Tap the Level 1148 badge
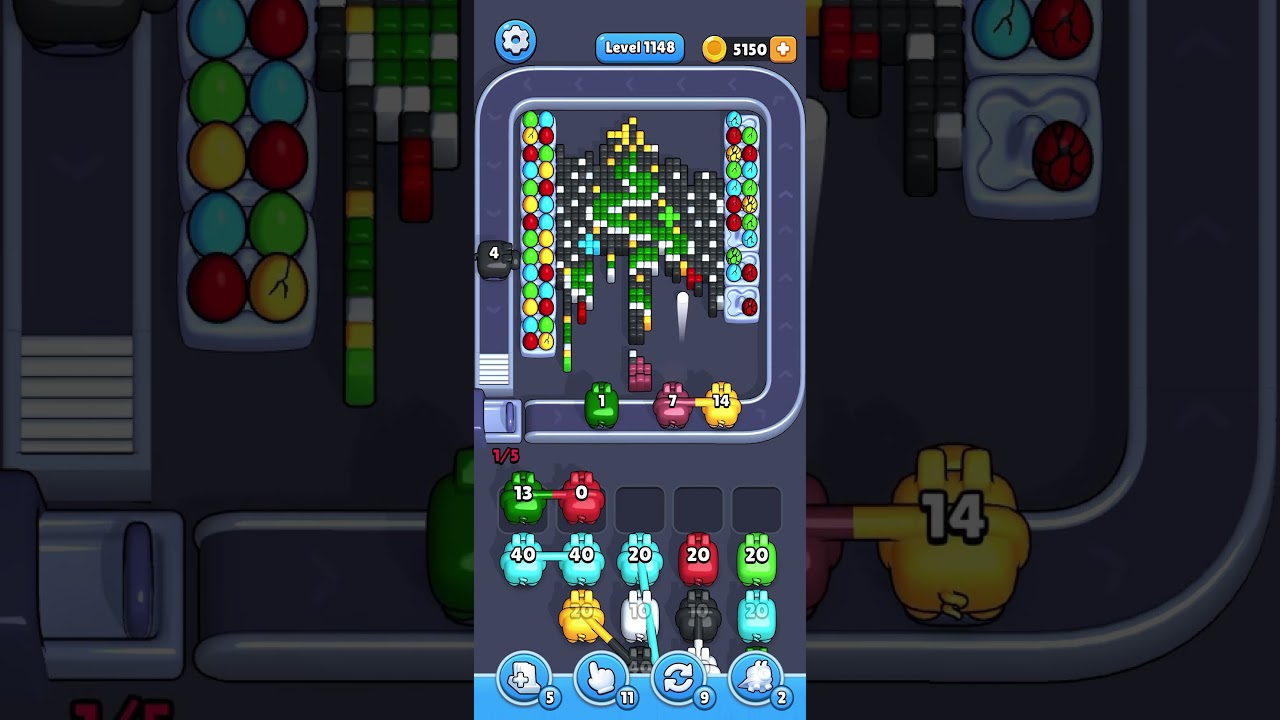The width and height of the screenshot is (1280, 720). 639,47
